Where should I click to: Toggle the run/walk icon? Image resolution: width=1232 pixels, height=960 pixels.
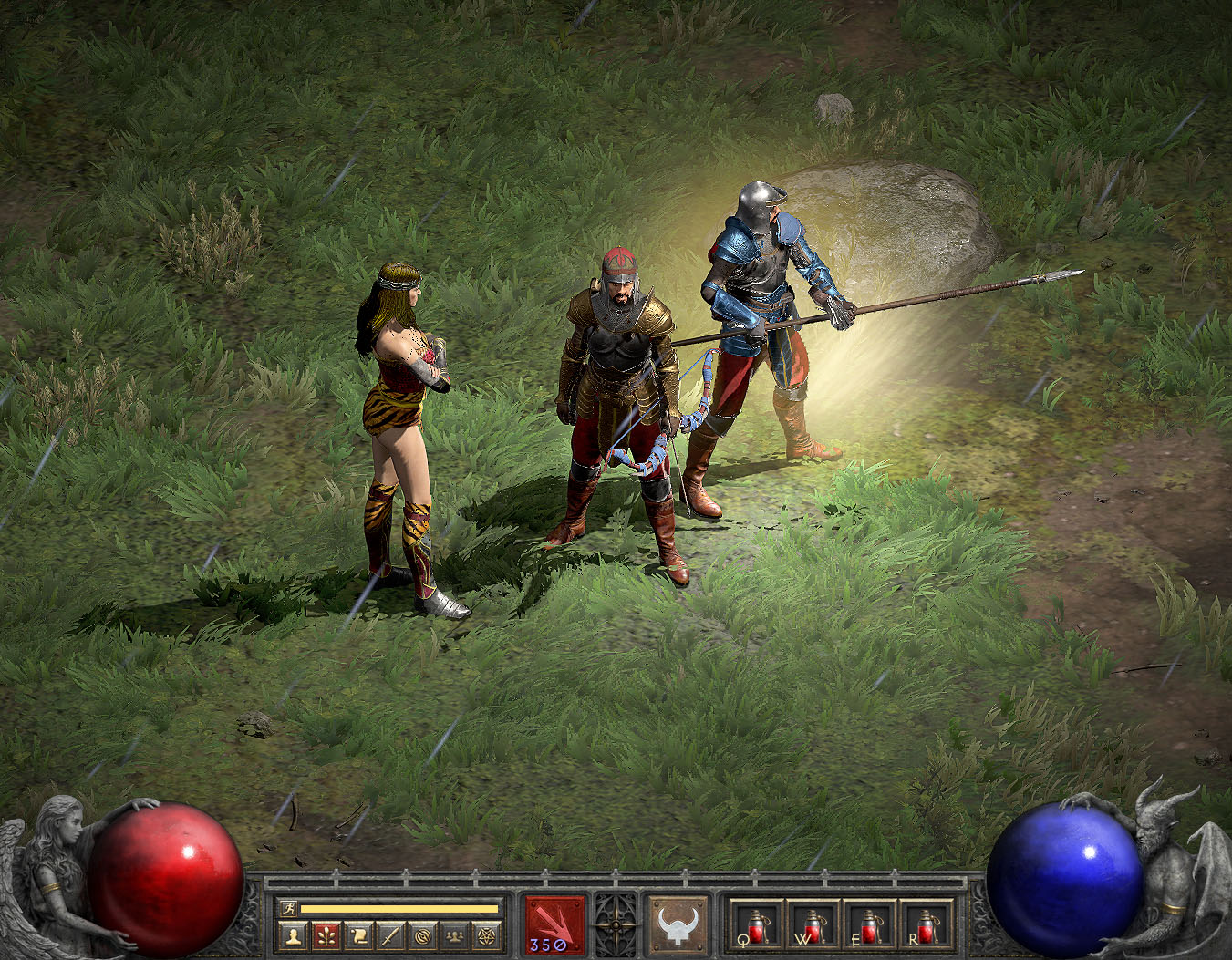(x=288, y=908)
